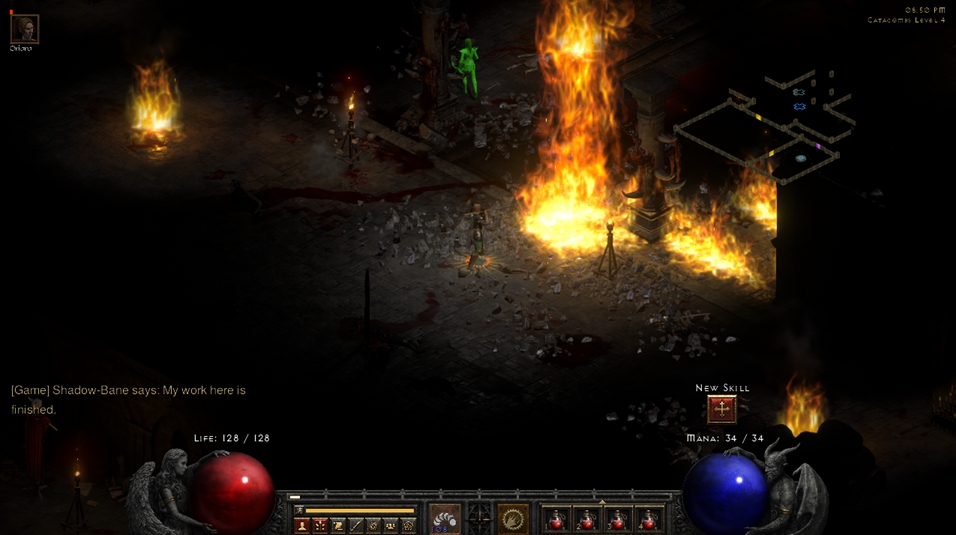The image size is (956, 535).
Task: Open the red skill tree icon
Action: point(320,525)
